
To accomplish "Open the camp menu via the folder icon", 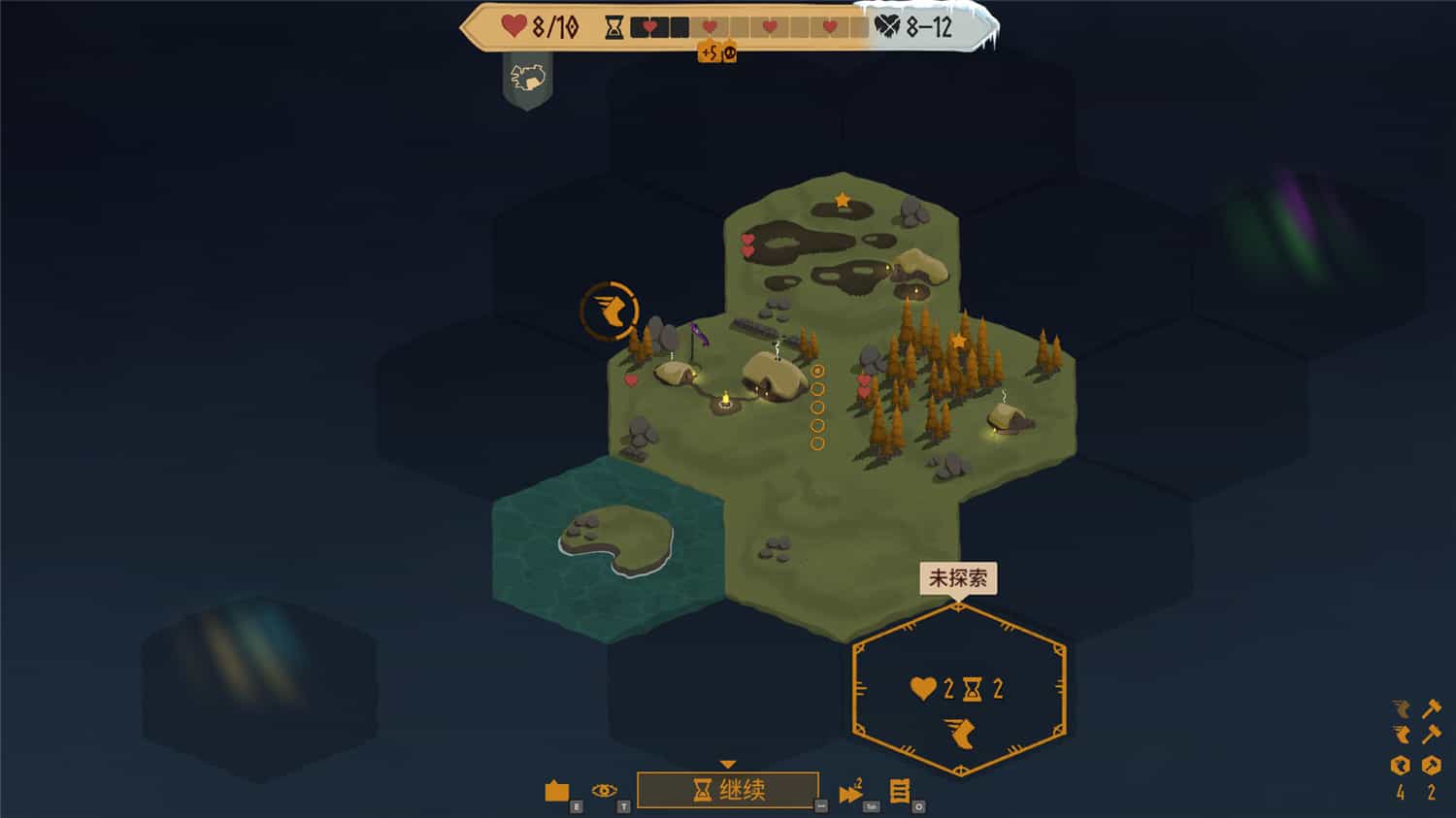I will (x=557, y=791).
